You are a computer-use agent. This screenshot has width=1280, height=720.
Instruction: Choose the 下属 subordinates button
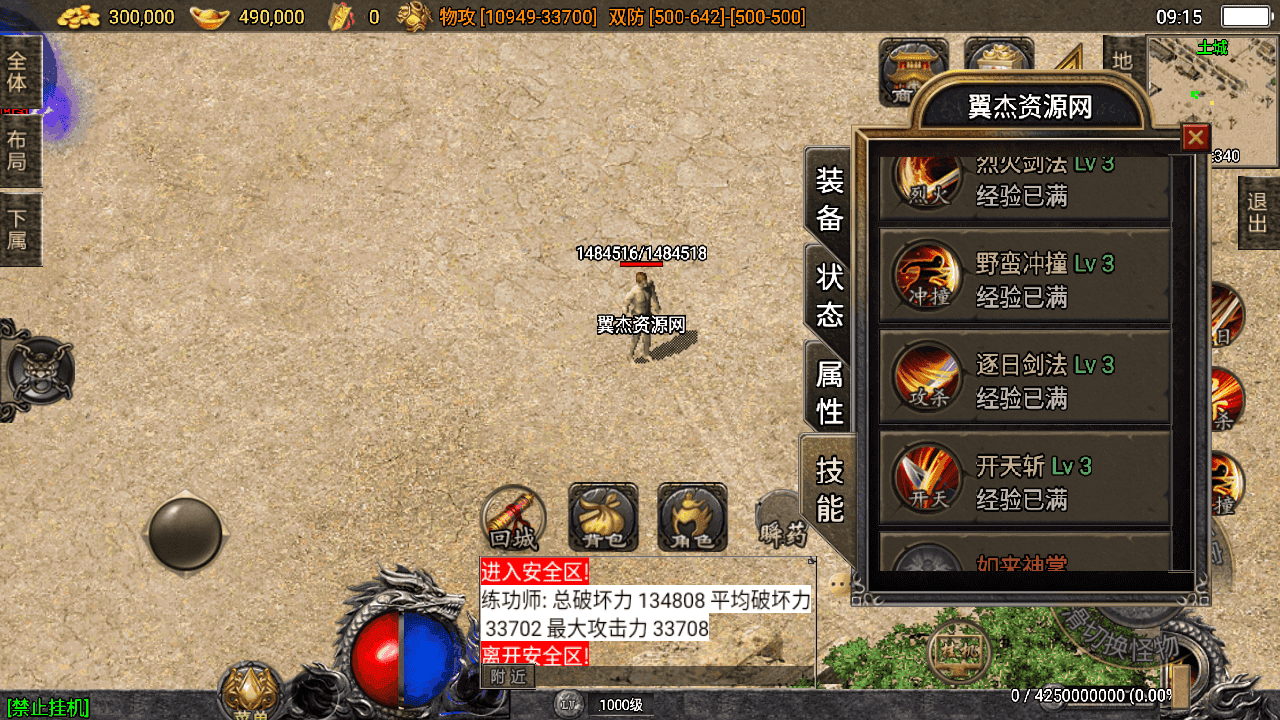pyautogui.click(x=18, y=230)
